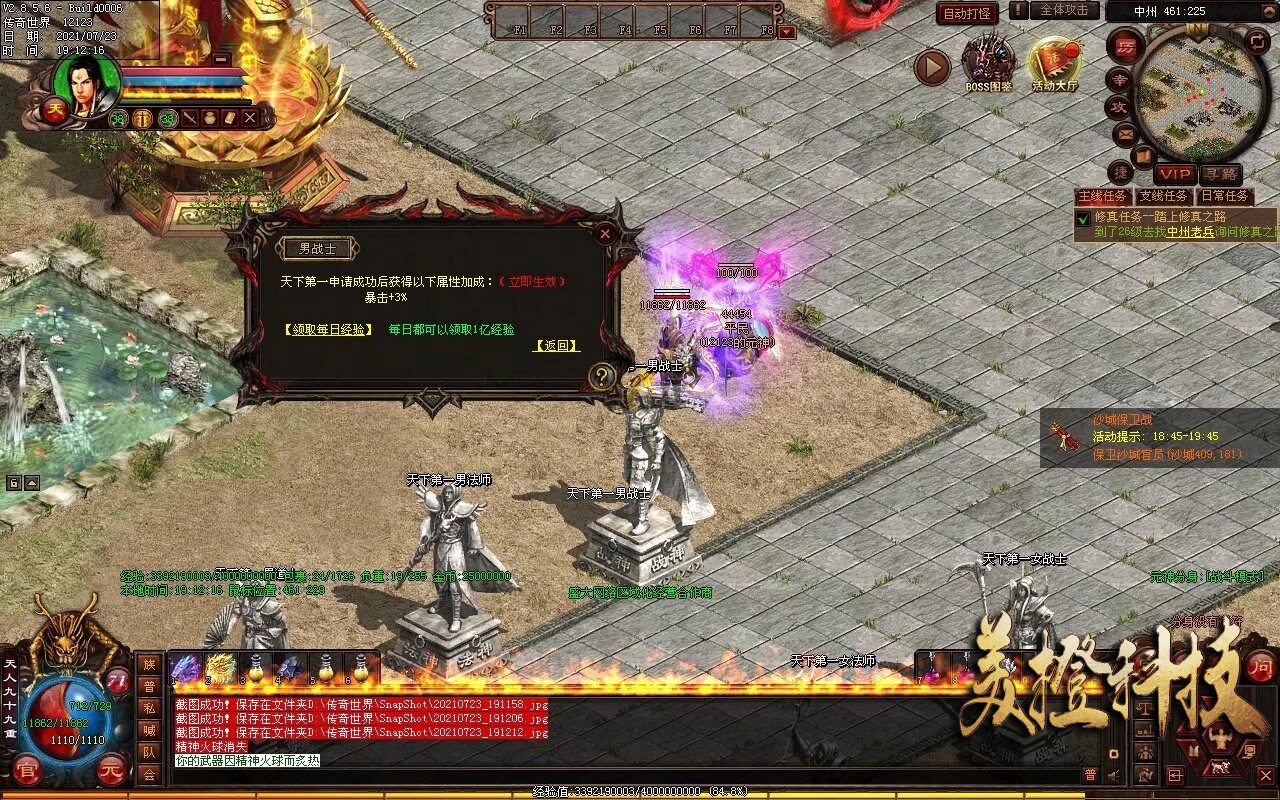Viewport: 1280px width, 800px height.
Task: Toggle the 普 general chat channel
Action: point(150,688)
